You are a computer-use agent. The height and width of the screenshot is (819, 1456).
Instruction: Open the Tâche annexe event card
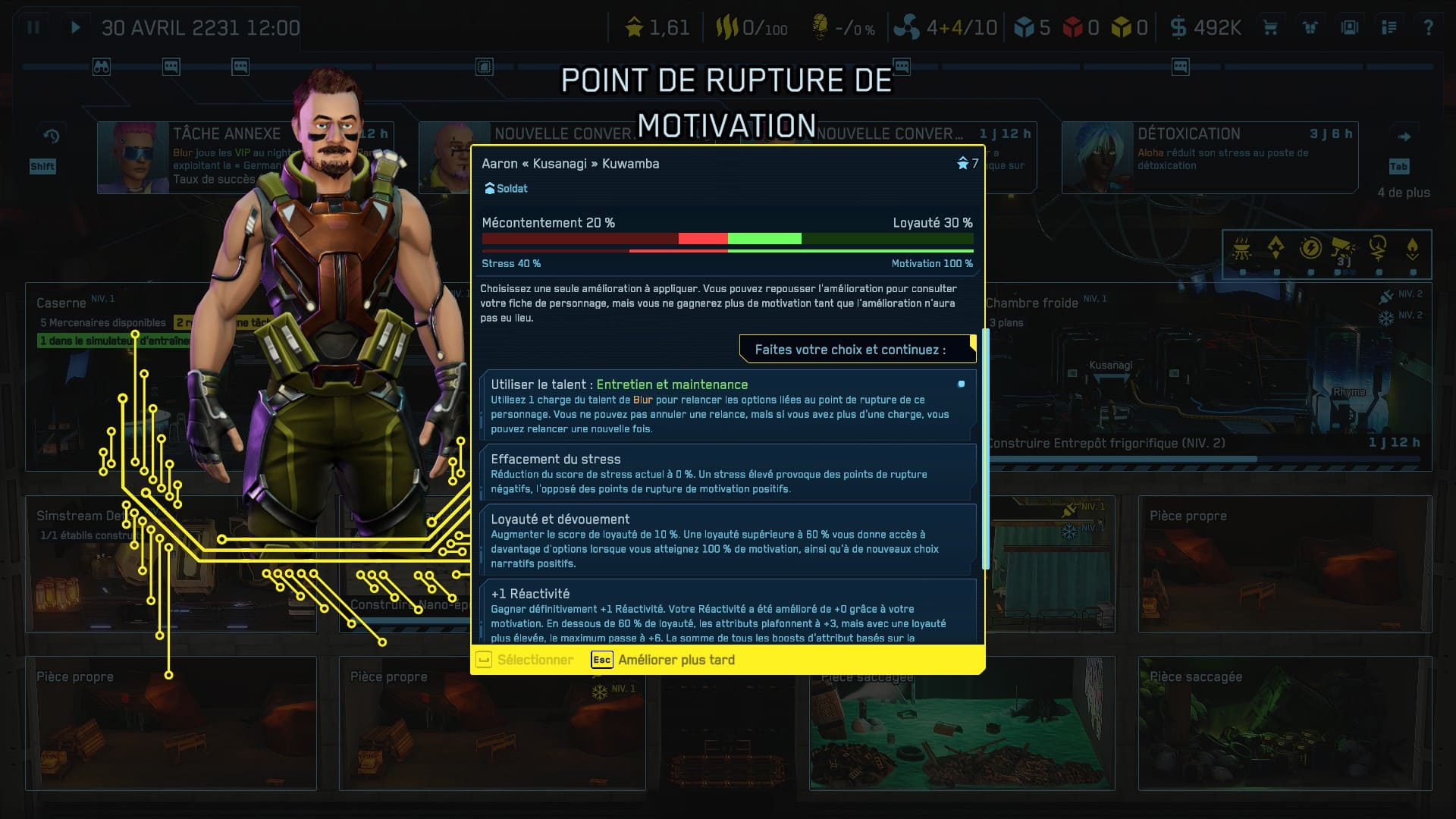(x=193, y=157)
